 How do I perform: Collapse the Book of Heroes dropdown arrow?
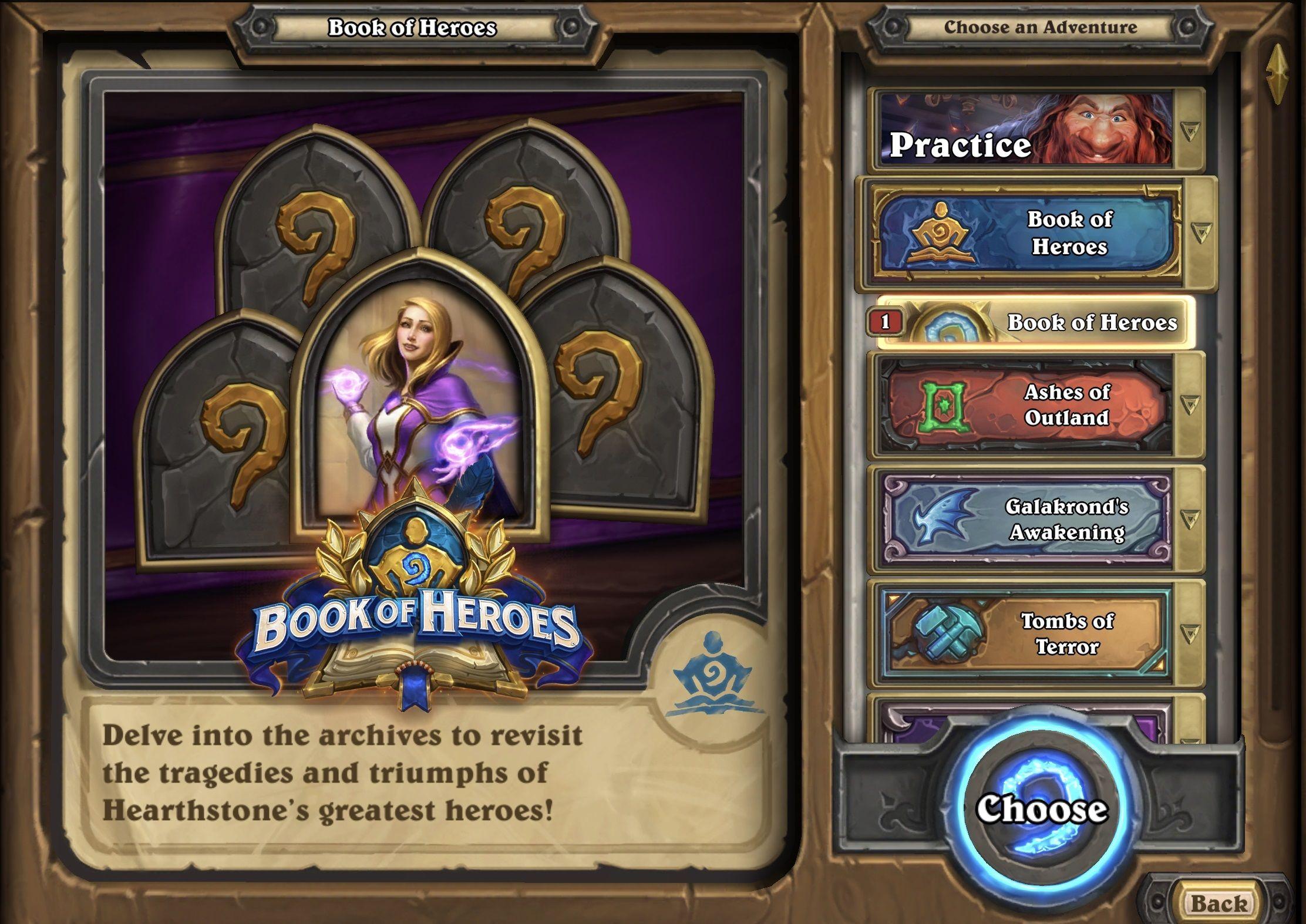[x=1201, y=233]
